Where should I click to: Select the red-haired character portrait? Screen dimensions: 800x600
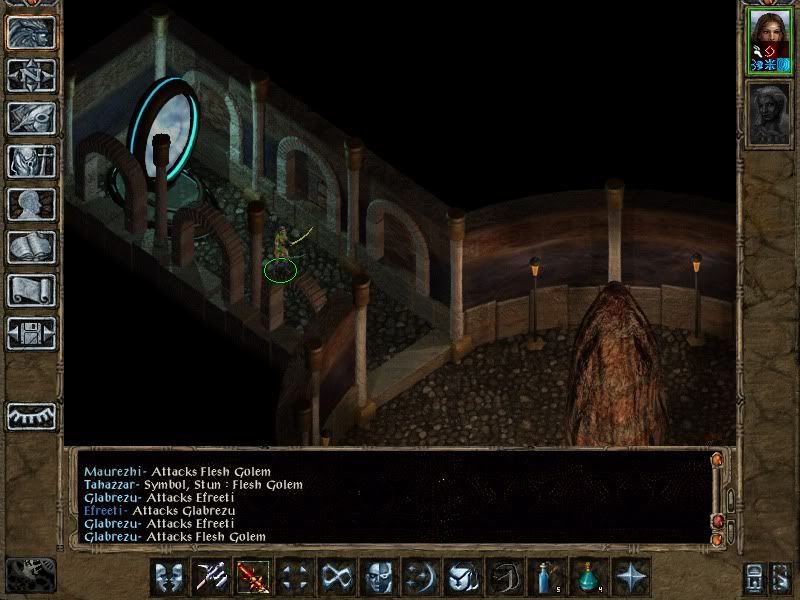pyautogui.click(x=769, y=39)
